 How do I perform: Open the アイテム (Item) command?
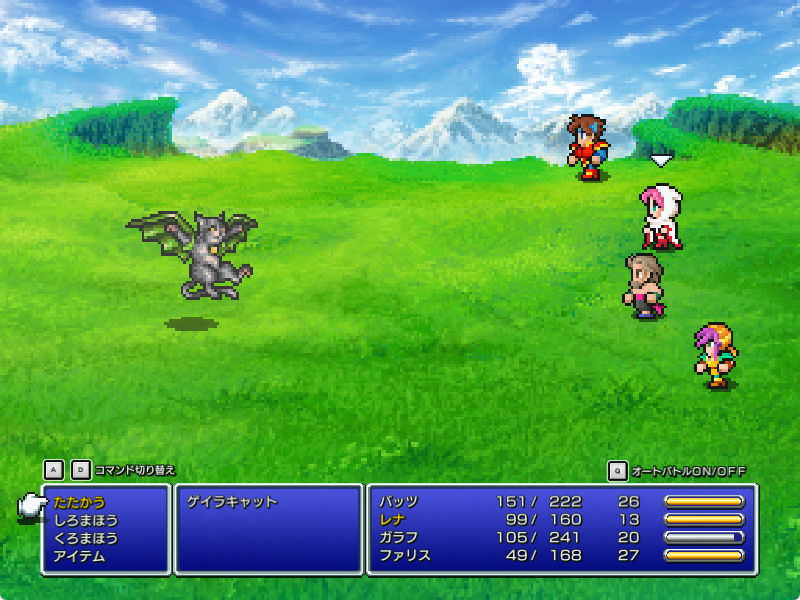click(79, 556)
